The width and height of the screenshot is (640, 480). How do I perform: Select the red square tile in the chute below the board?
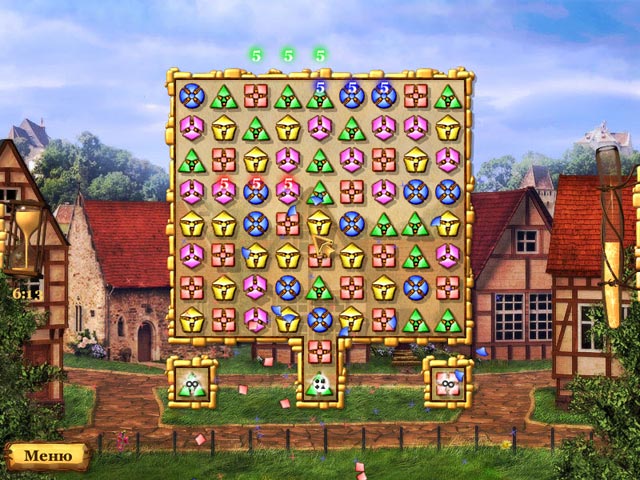tap(319, 351)
